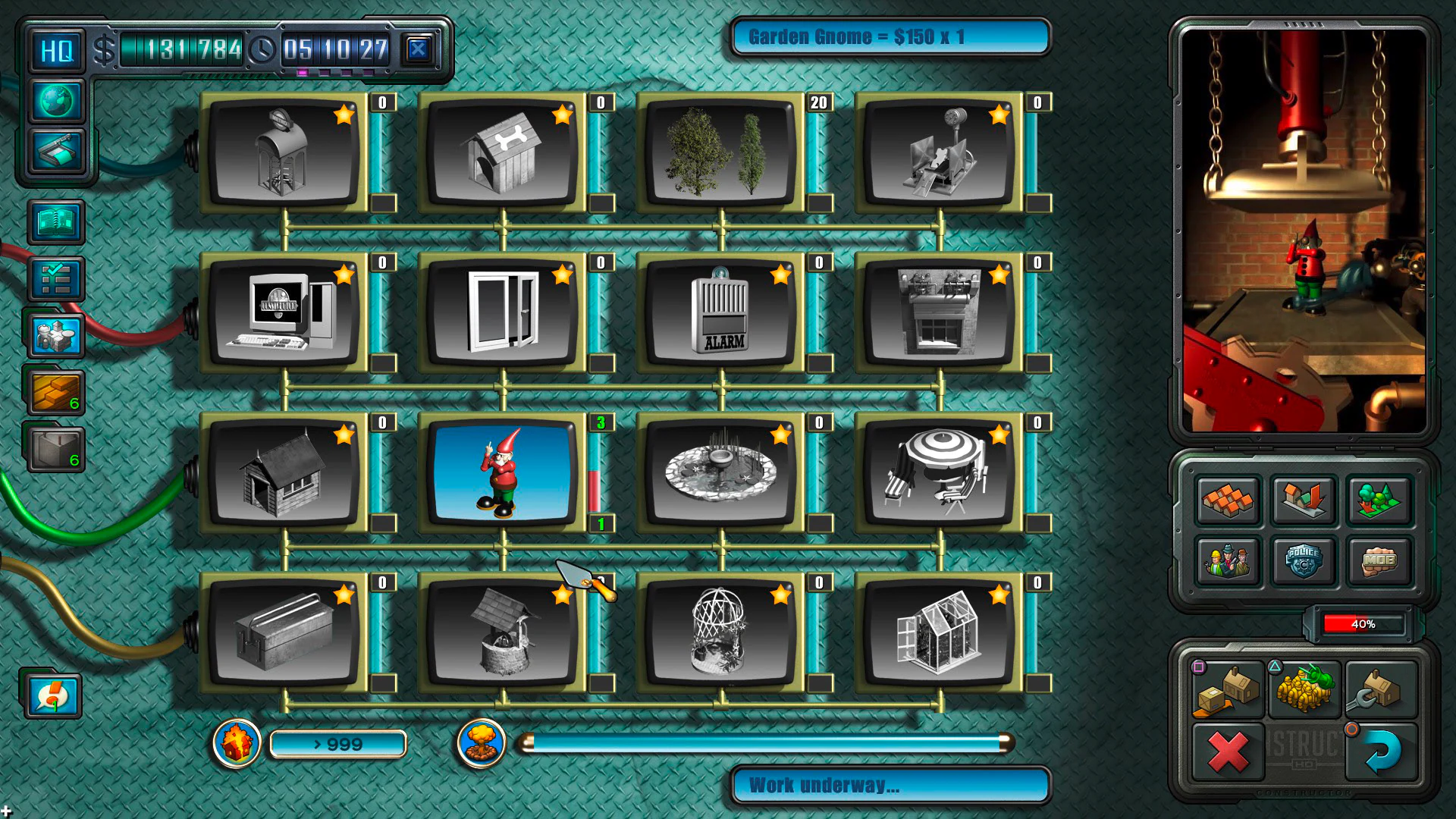This screenshot has height=819, width=1456.
Task: Select the Police badge icon
Action: [x=1304, y=561]
